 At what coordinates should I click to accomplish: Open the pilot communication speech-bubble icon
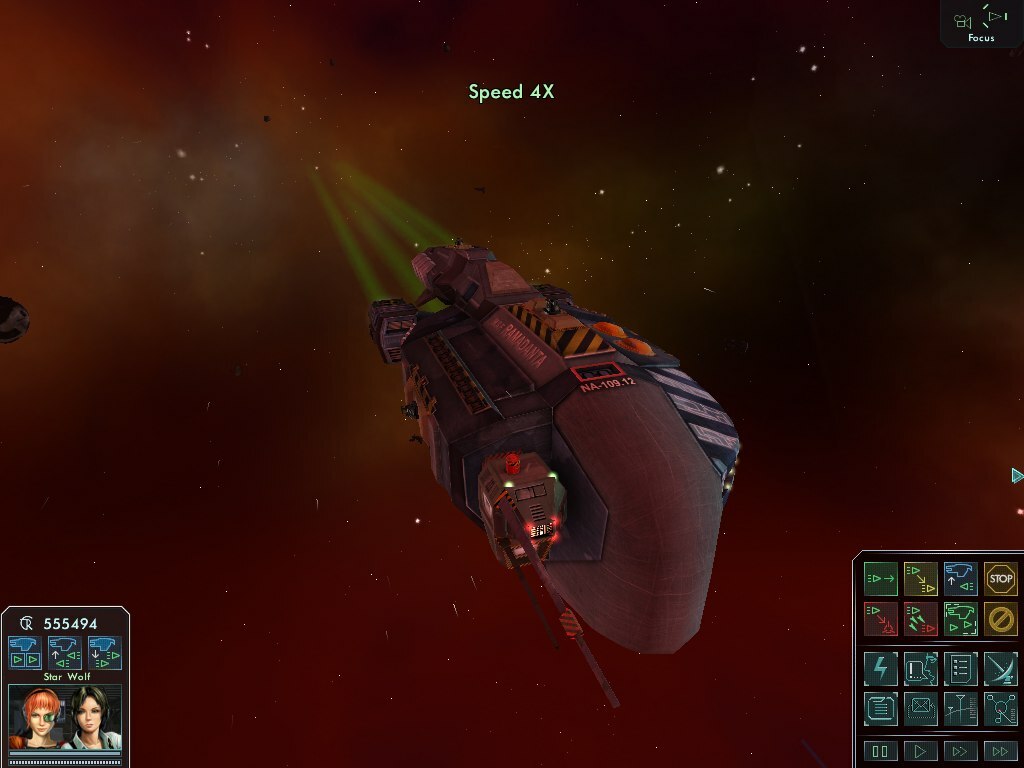920,668
